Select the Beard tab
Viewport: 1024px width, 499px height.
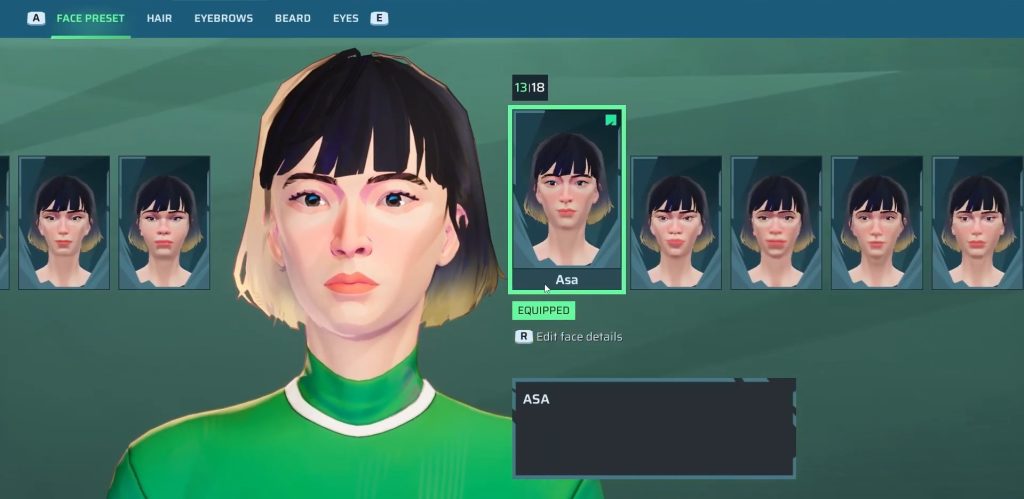(292, 18)
